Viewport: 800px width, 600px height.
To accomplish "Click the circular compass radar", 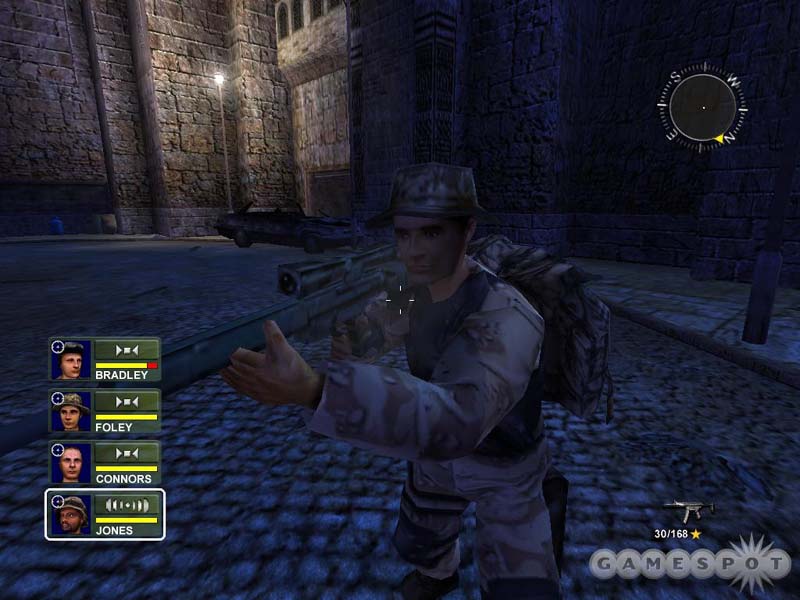I will point(702,107).
